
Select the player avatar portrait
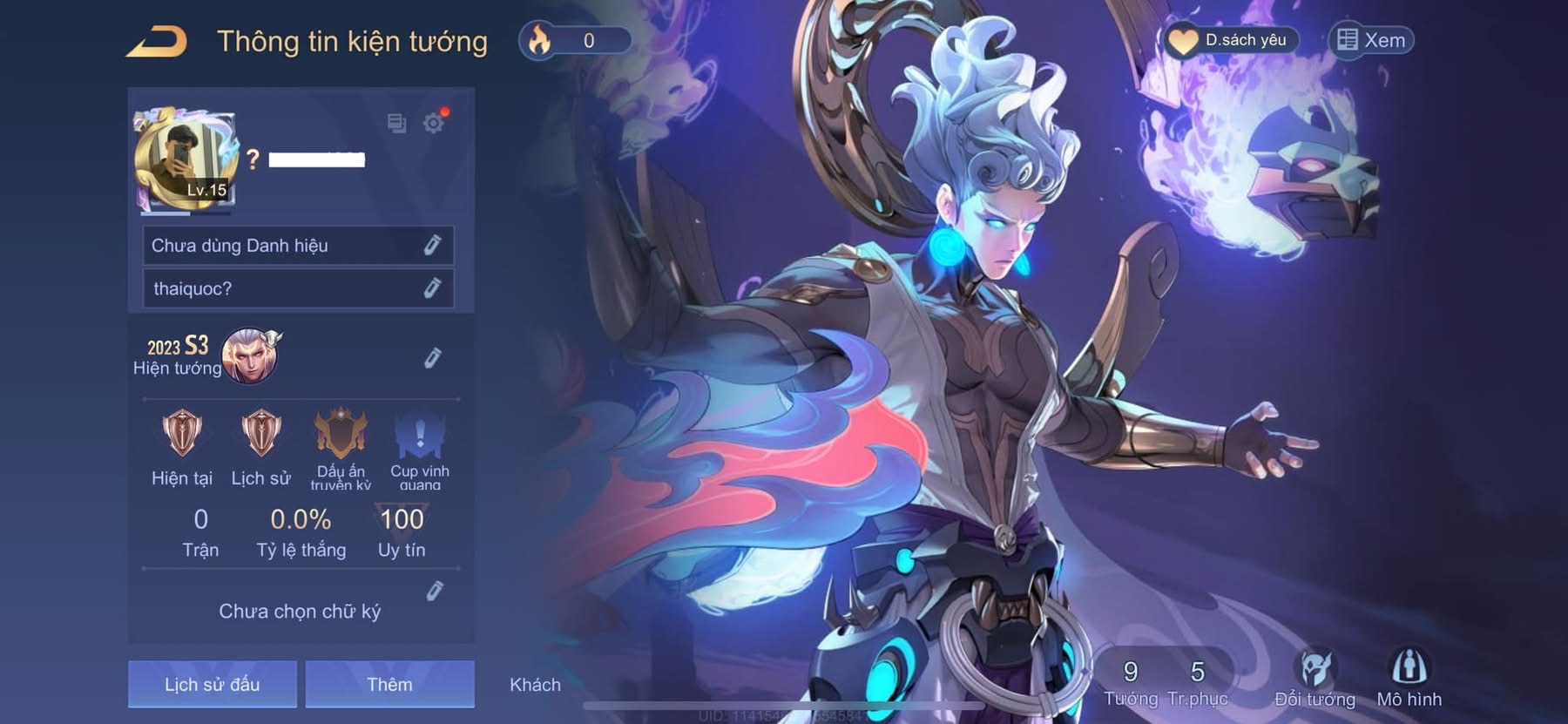click(x=185, y=161)
